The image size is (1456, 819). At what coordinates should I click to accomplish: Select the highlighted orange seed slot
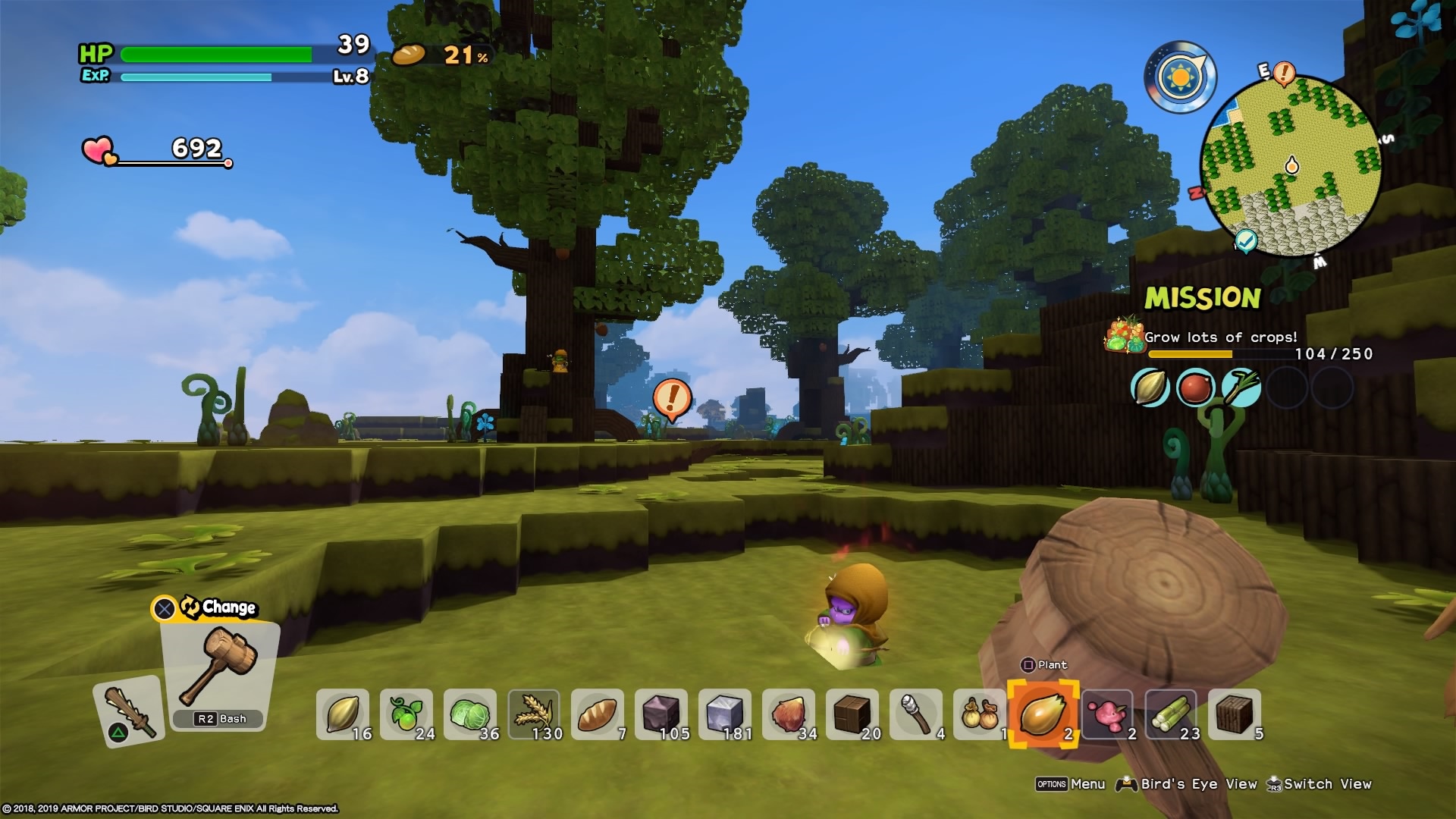tap(1043, 714)
